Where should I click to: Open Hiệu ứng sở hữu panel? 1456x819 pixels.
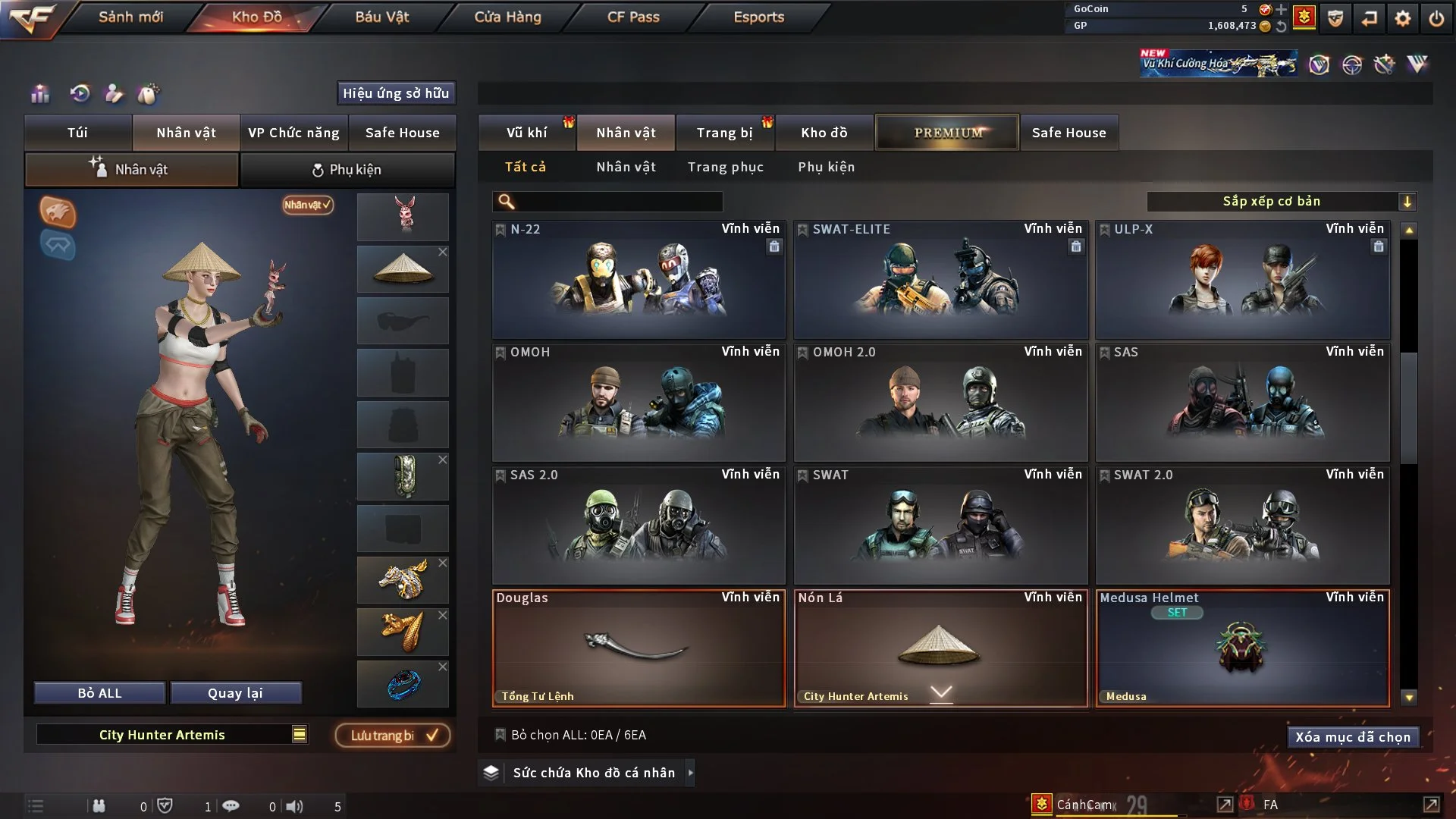point(396,93)
